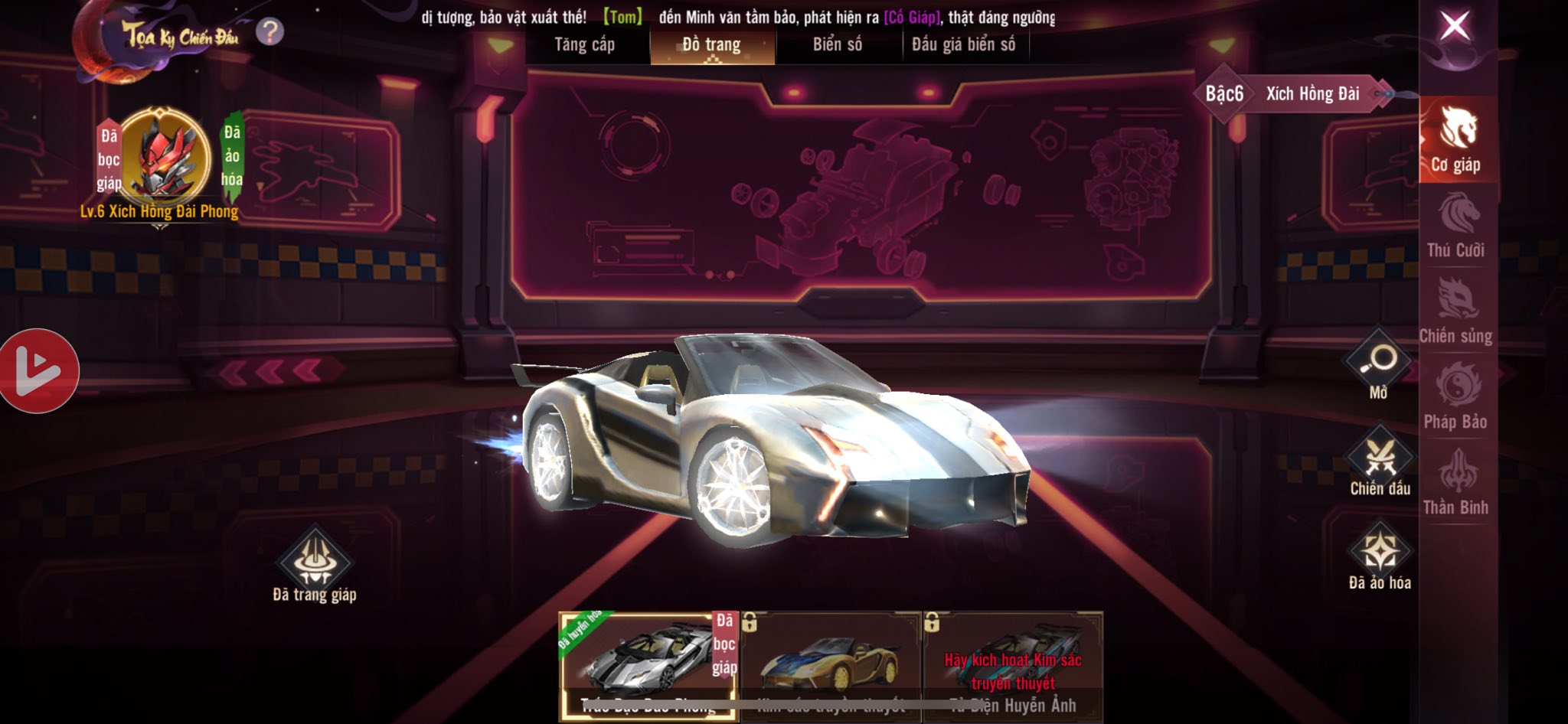Screen dimensions: 1568x724
Task: Go to the Đấu giá biển số tab
Action: coord(964,45)
